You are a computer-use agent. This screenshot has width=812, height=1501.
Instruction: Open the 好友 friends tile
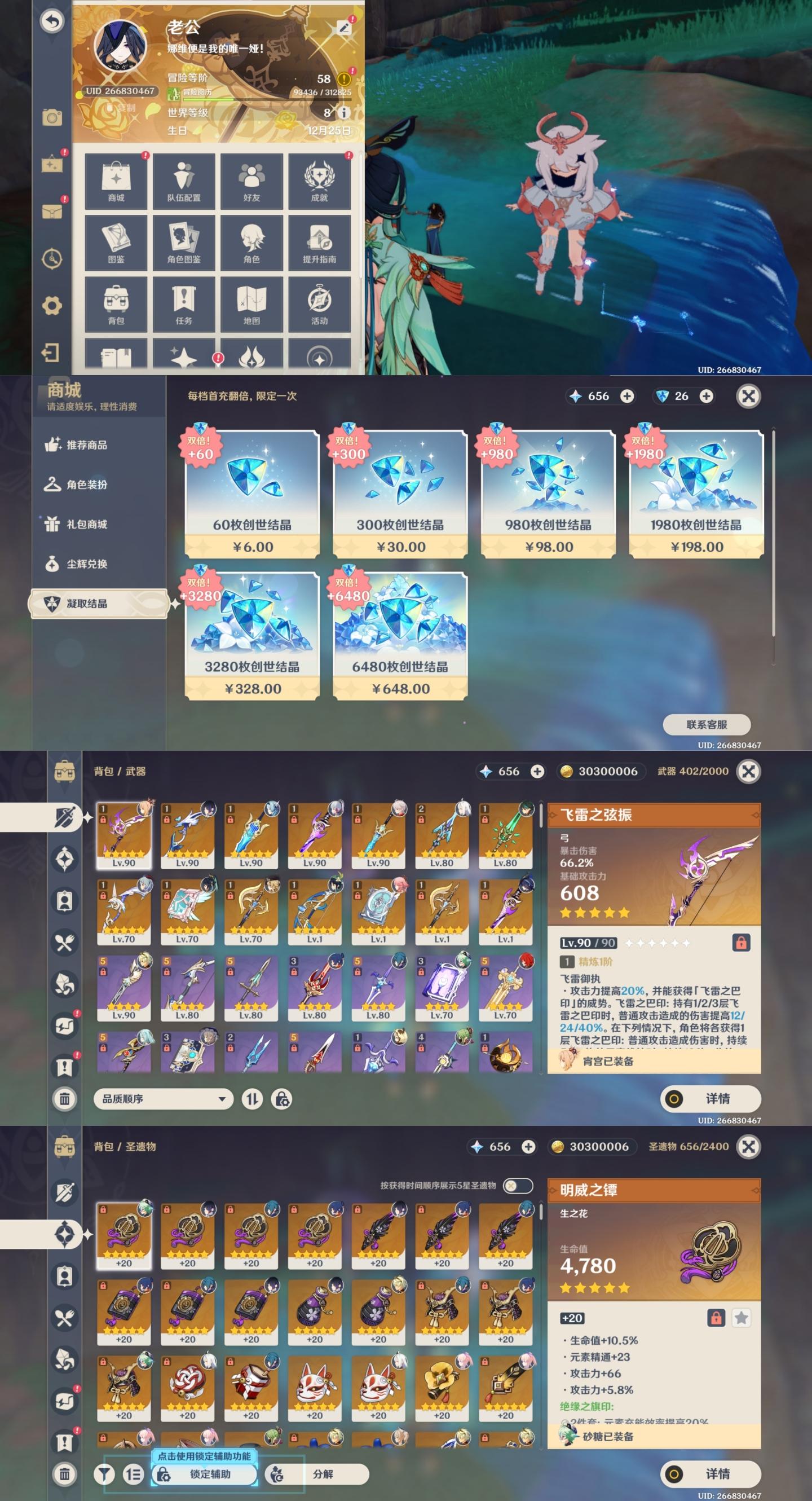pyautogui.click(x=251, y=181)
